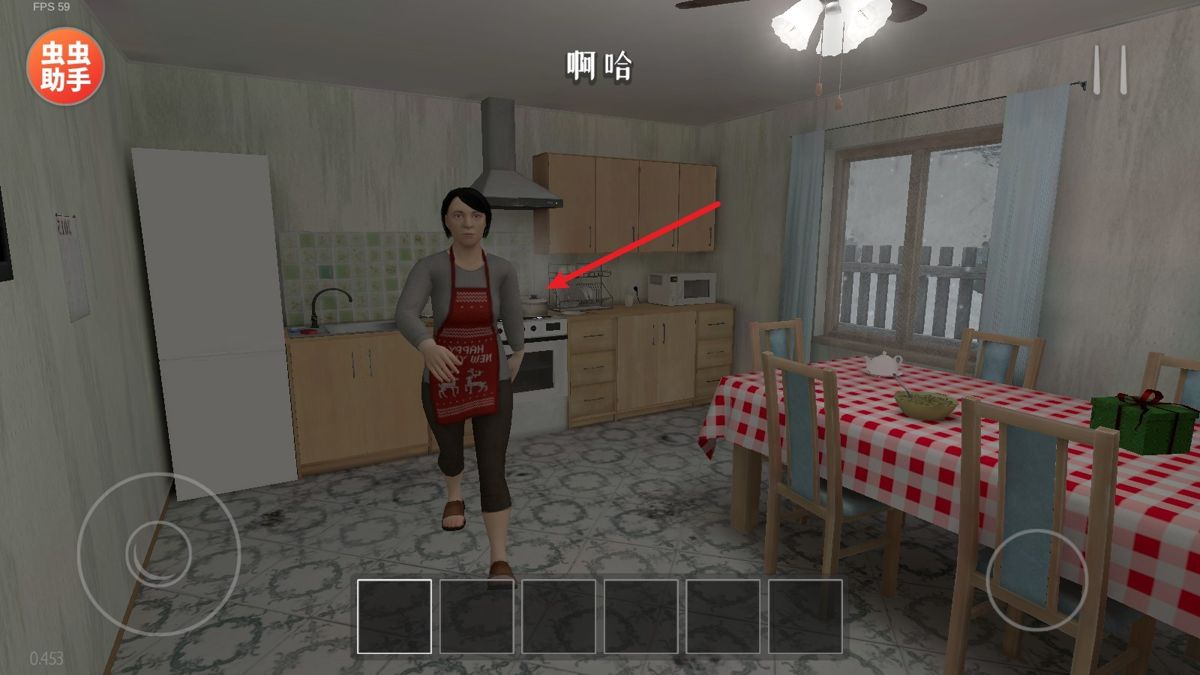Select the highlighted first inventory slot
Image resolution: width=1200 pixels, height=675 pixels.
[395, 616]
